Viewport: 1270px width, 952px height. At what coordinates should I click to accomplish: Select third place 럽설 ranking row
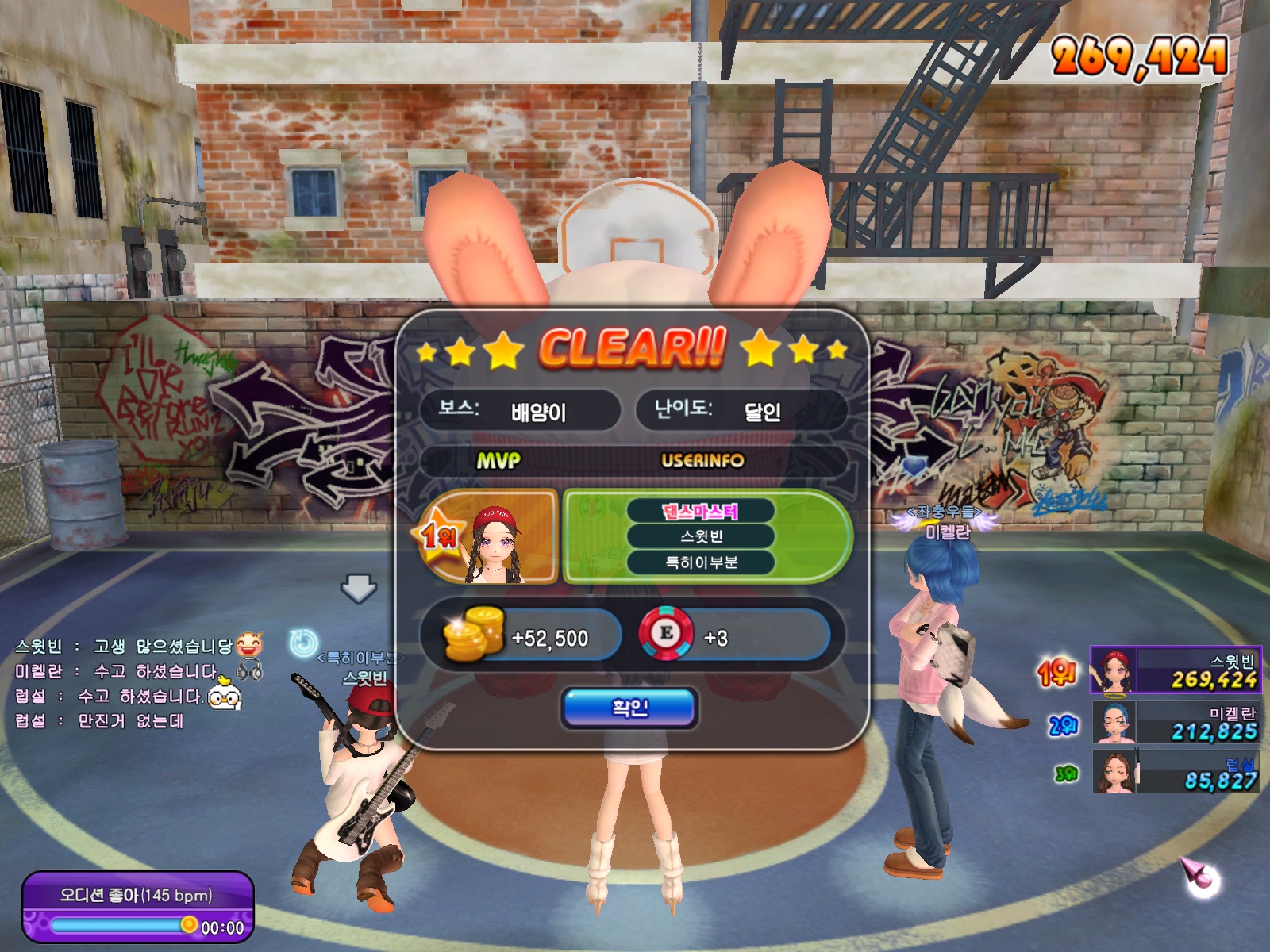pos(1175,772)
